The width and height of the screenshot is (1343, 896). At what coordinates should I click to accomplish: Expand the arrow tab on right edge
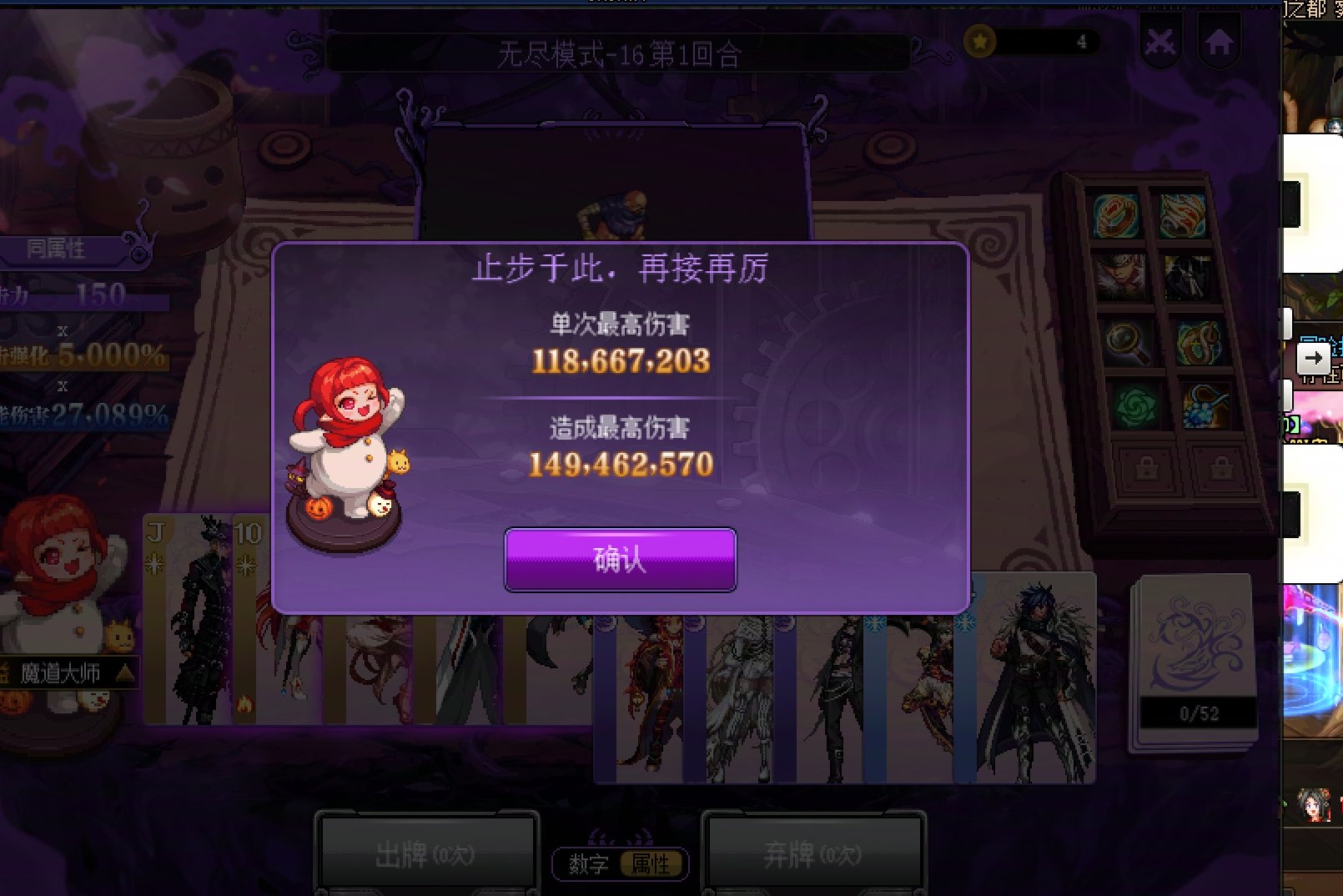pyautogui.click(x=1315, y=360)
